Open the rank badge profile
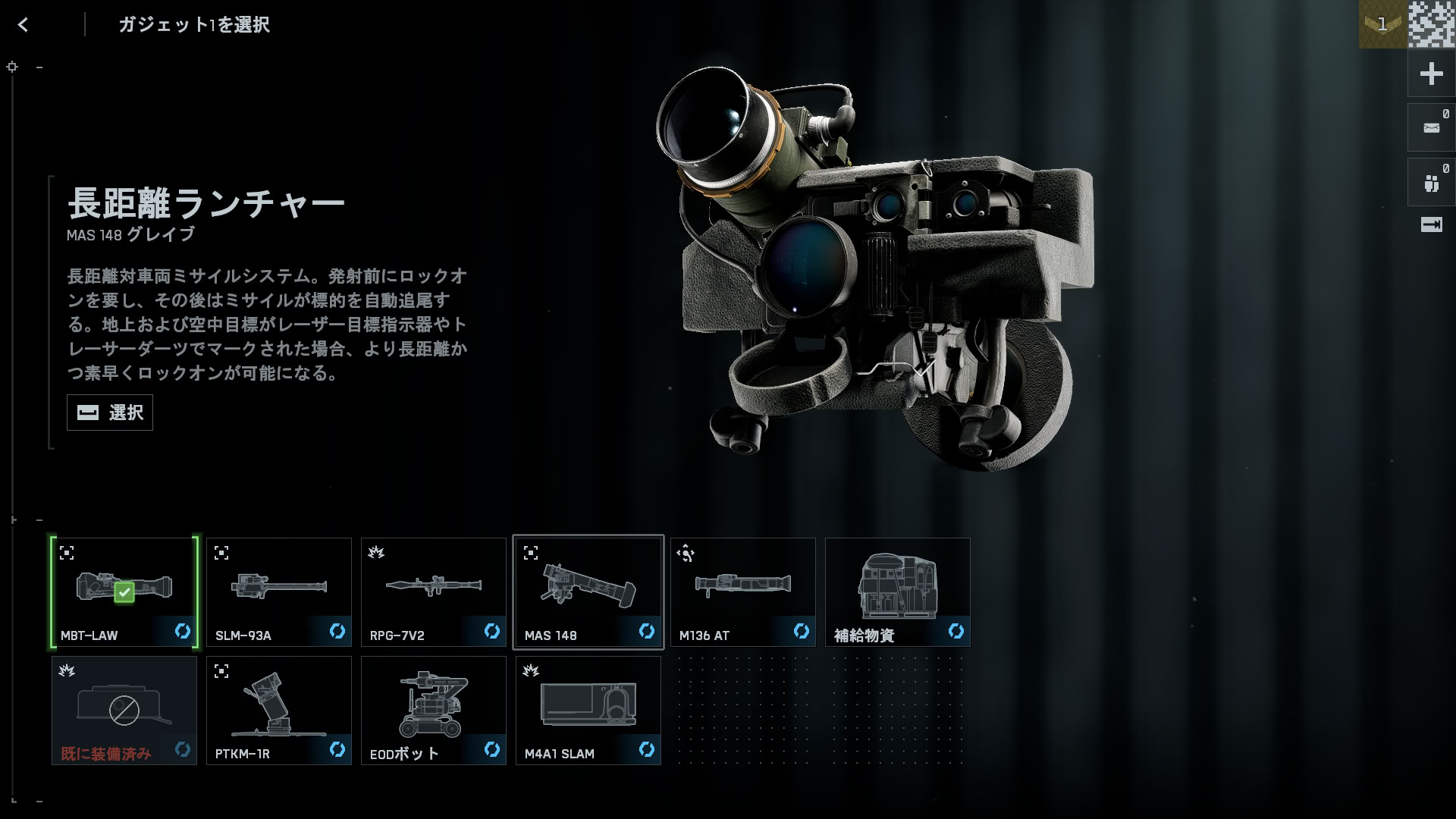Viewport: 1456px width, 819px height. click(x=1382, y=24)
